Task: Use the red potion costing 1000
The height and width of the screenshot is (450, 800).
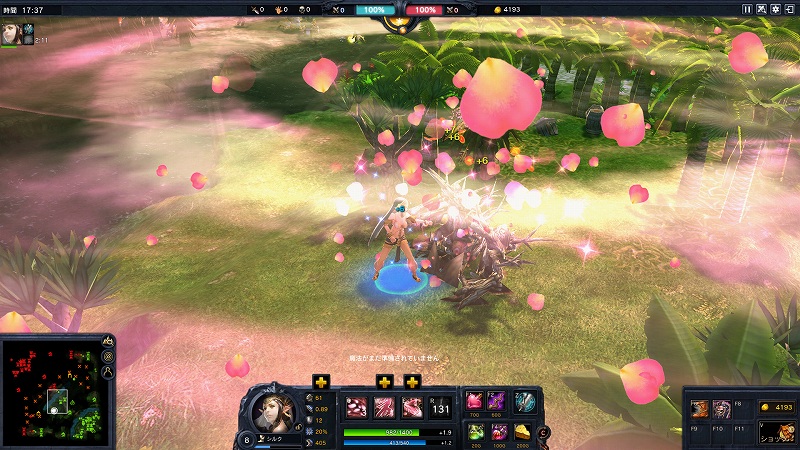Action: click(x=497, y=431)
